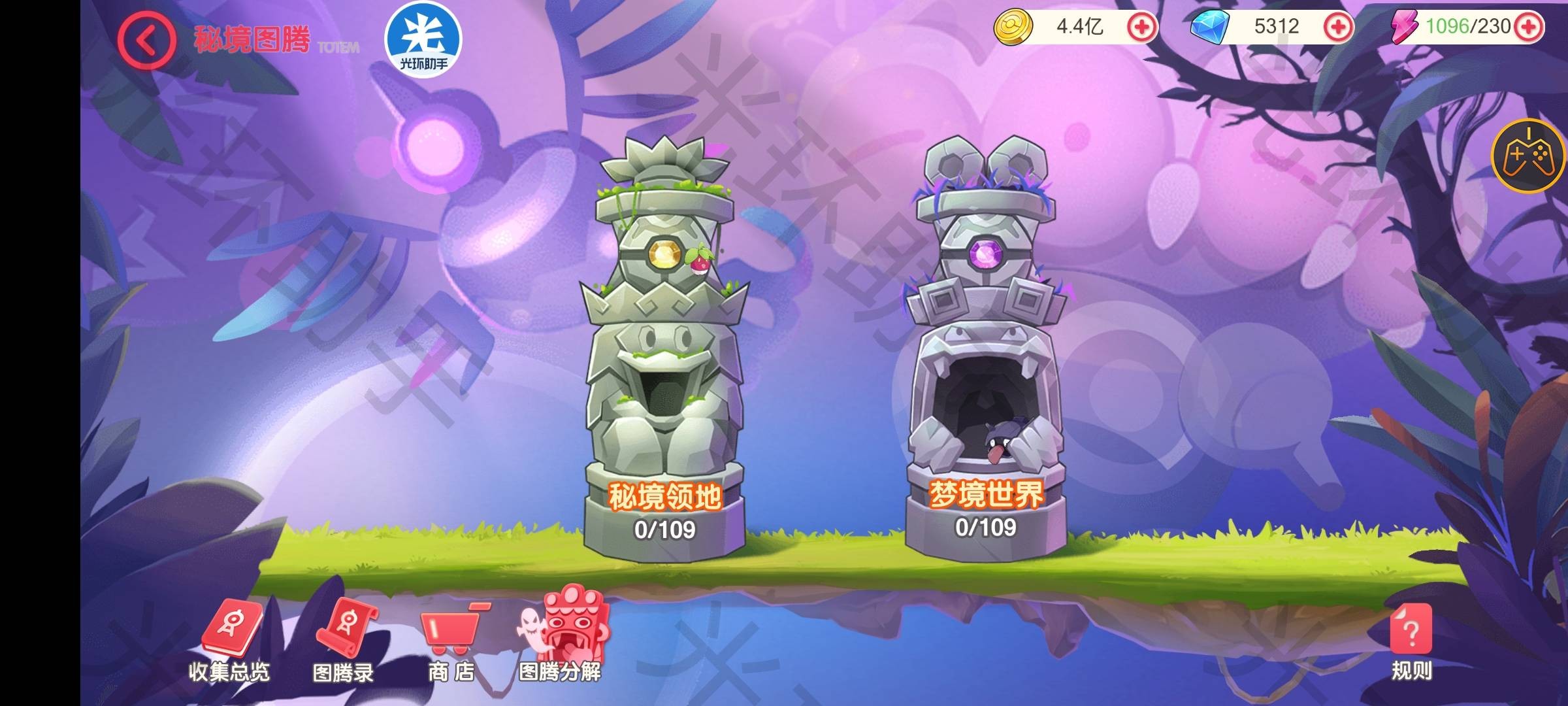Open the 光环助手 overlay icon
The image size is (1568, 706).
click(x=423, y=39)
